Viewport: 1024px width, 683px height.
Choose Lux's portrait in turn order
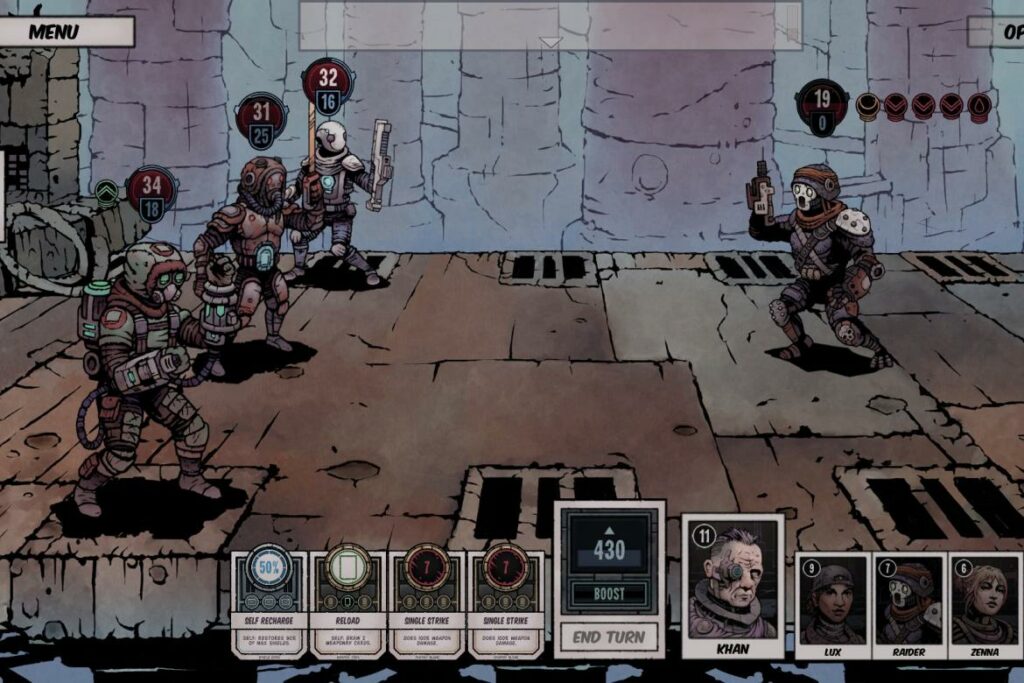833,604
